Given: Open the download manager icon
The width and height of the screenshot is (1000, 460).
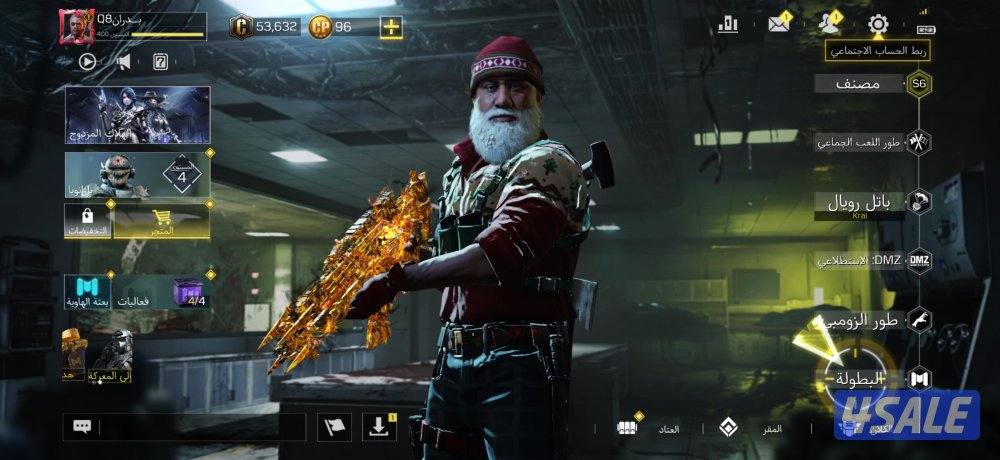Looking at the screenshot, I should 379,427.
